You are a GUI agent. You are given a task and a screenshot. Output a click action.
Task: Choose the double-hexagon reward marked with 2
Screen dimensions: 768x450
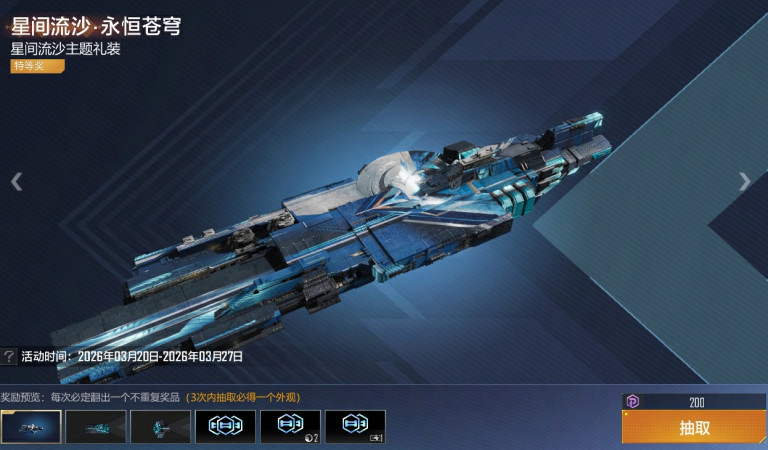290,426
